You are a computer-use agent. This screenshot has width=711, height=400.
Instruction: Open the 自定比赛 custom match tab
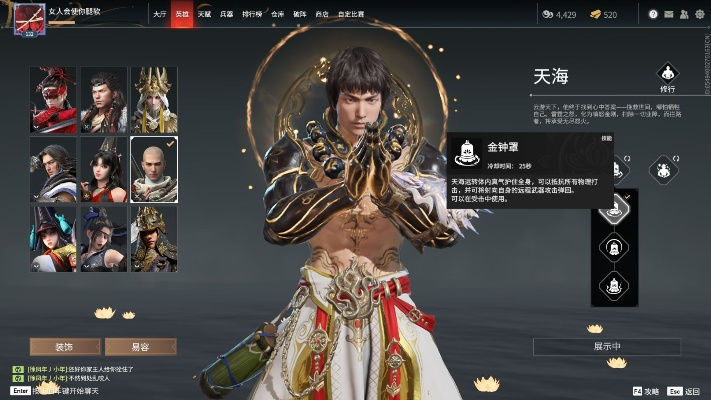click(350, 15)
